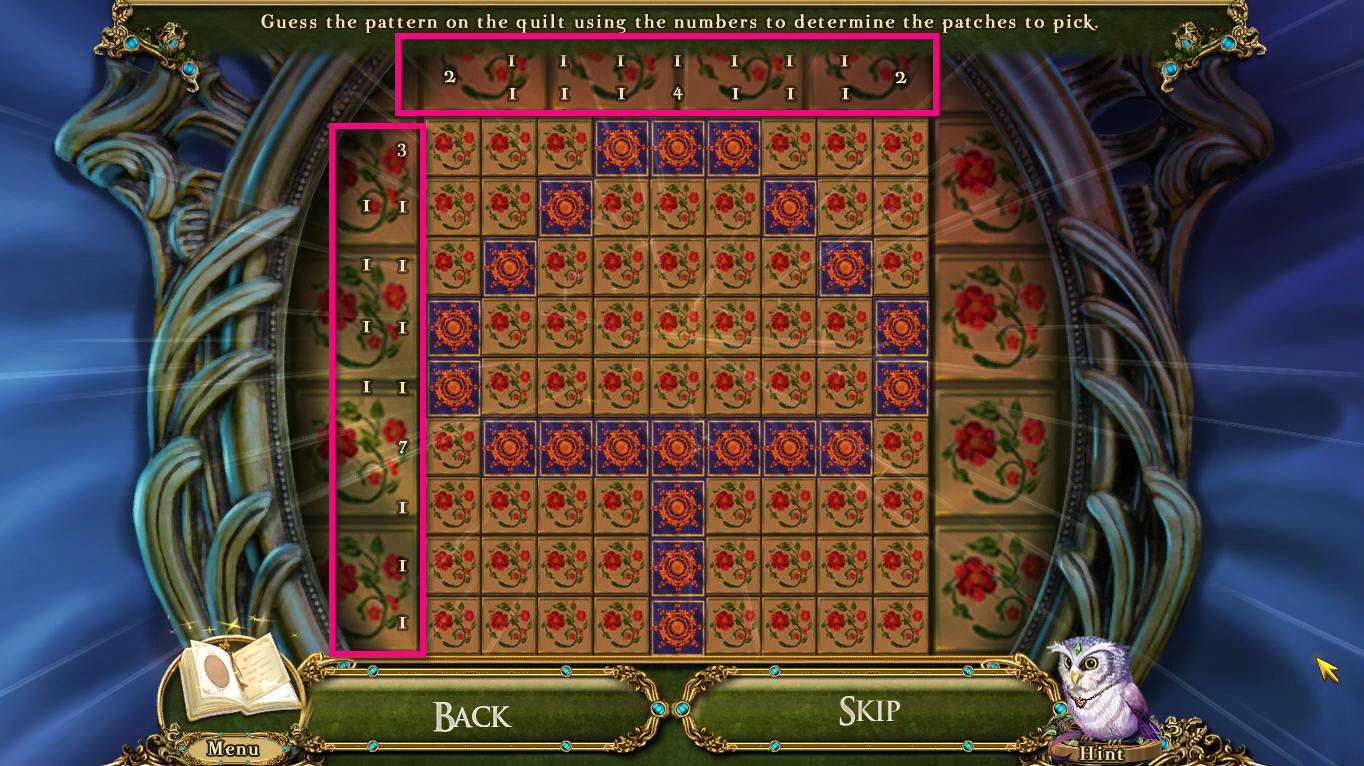Click the blue ornate patch ending the seventh row
1364x766 pixels.
pos(846,445)
